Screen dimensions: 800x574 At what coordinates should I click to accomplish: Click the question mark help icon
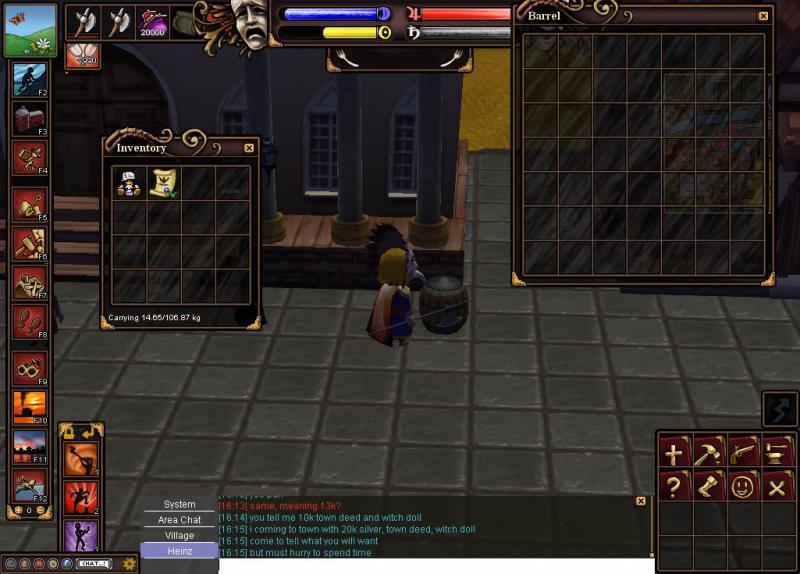(674, 487)
